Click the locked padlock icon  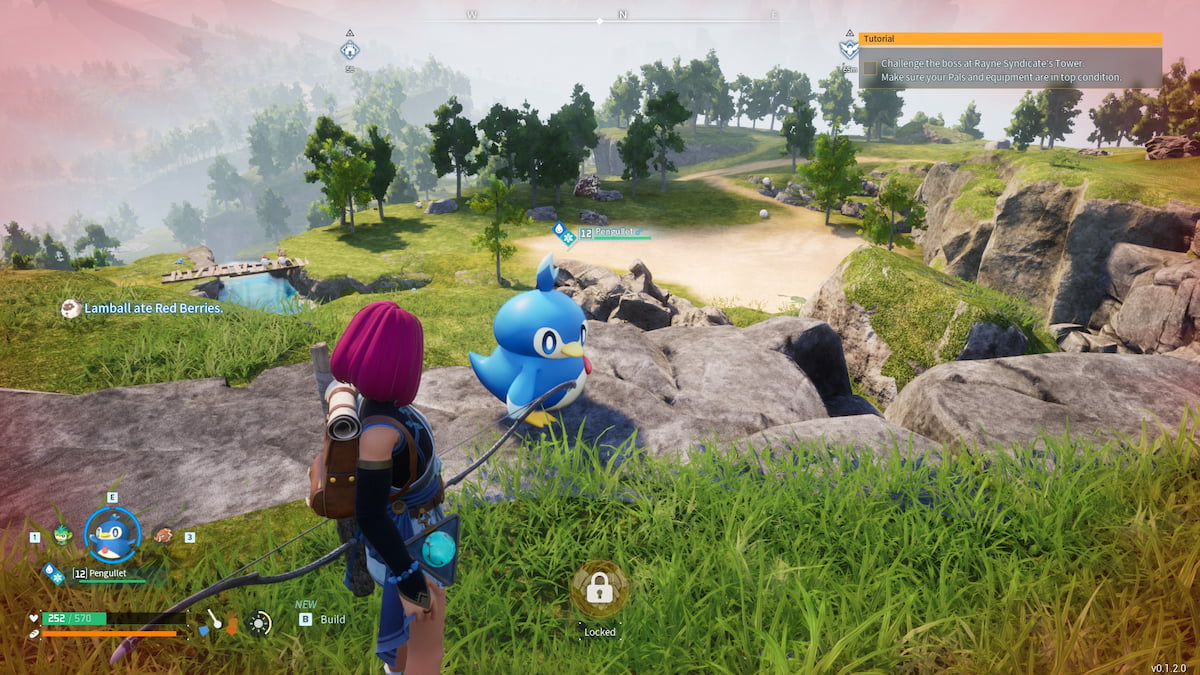pyautogui.click(x=599, y=590)
